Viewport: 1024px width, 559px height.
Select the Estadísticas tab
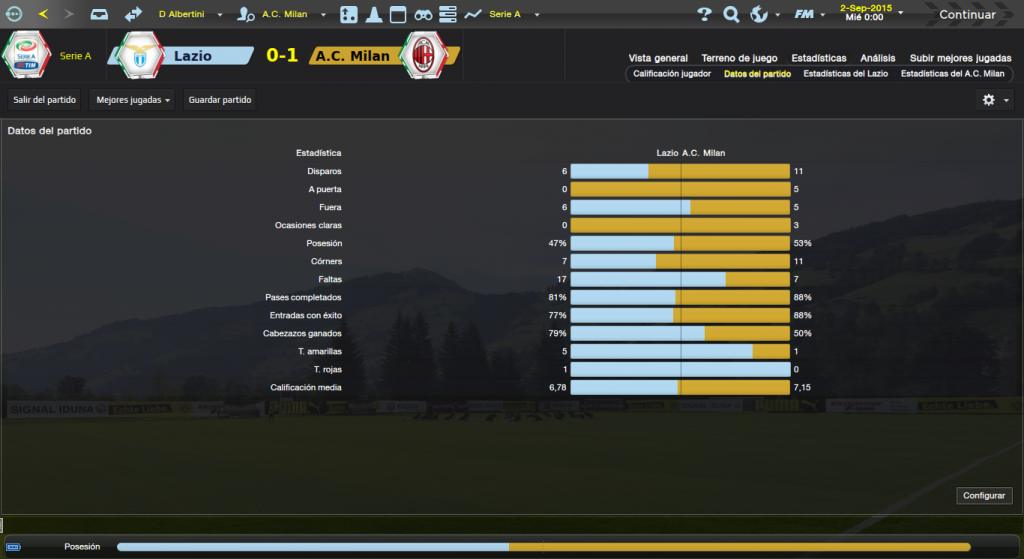click(x=818, y=58)
